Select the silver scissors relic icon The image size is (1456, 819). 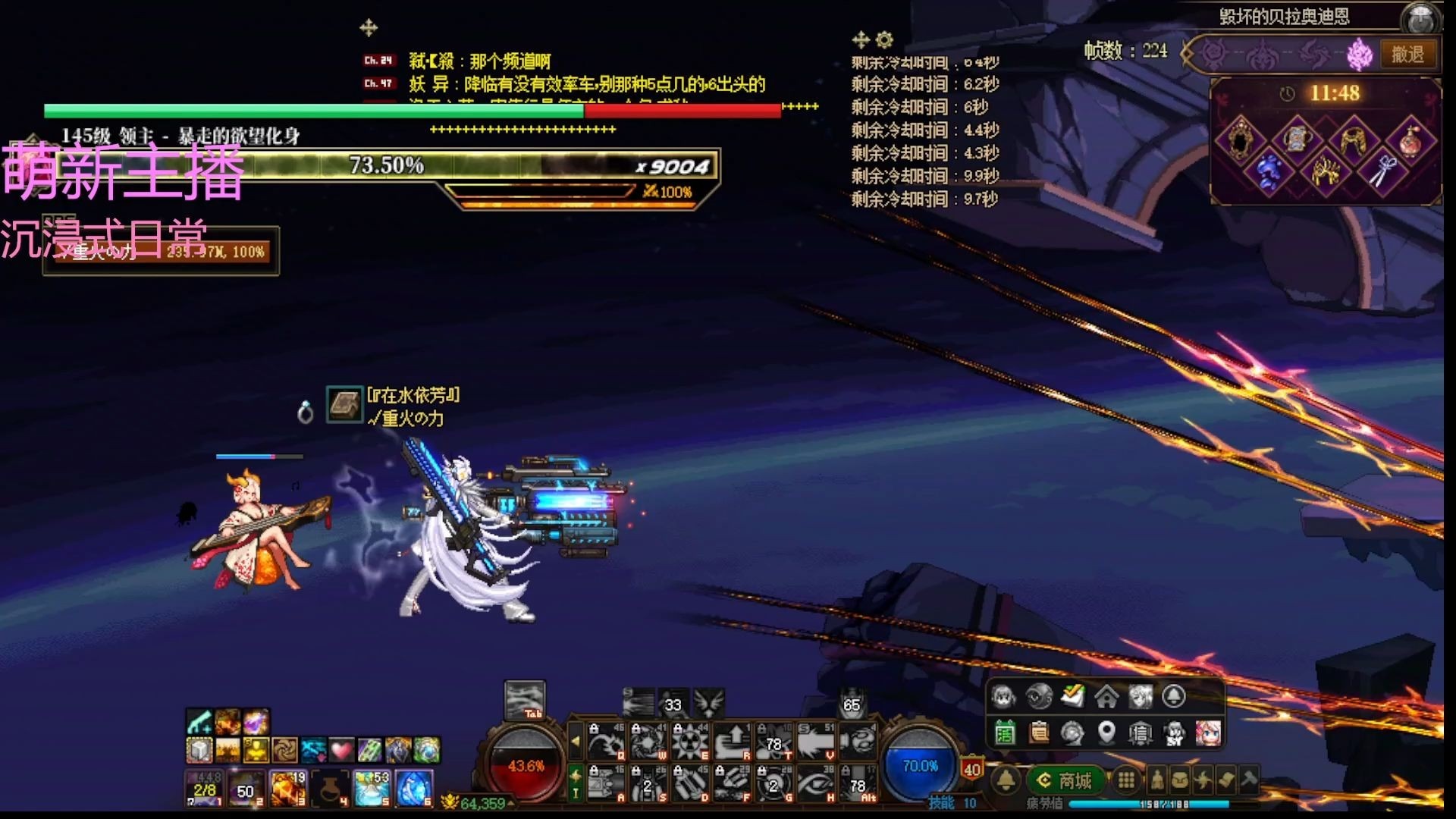[x=1382, y=171]
